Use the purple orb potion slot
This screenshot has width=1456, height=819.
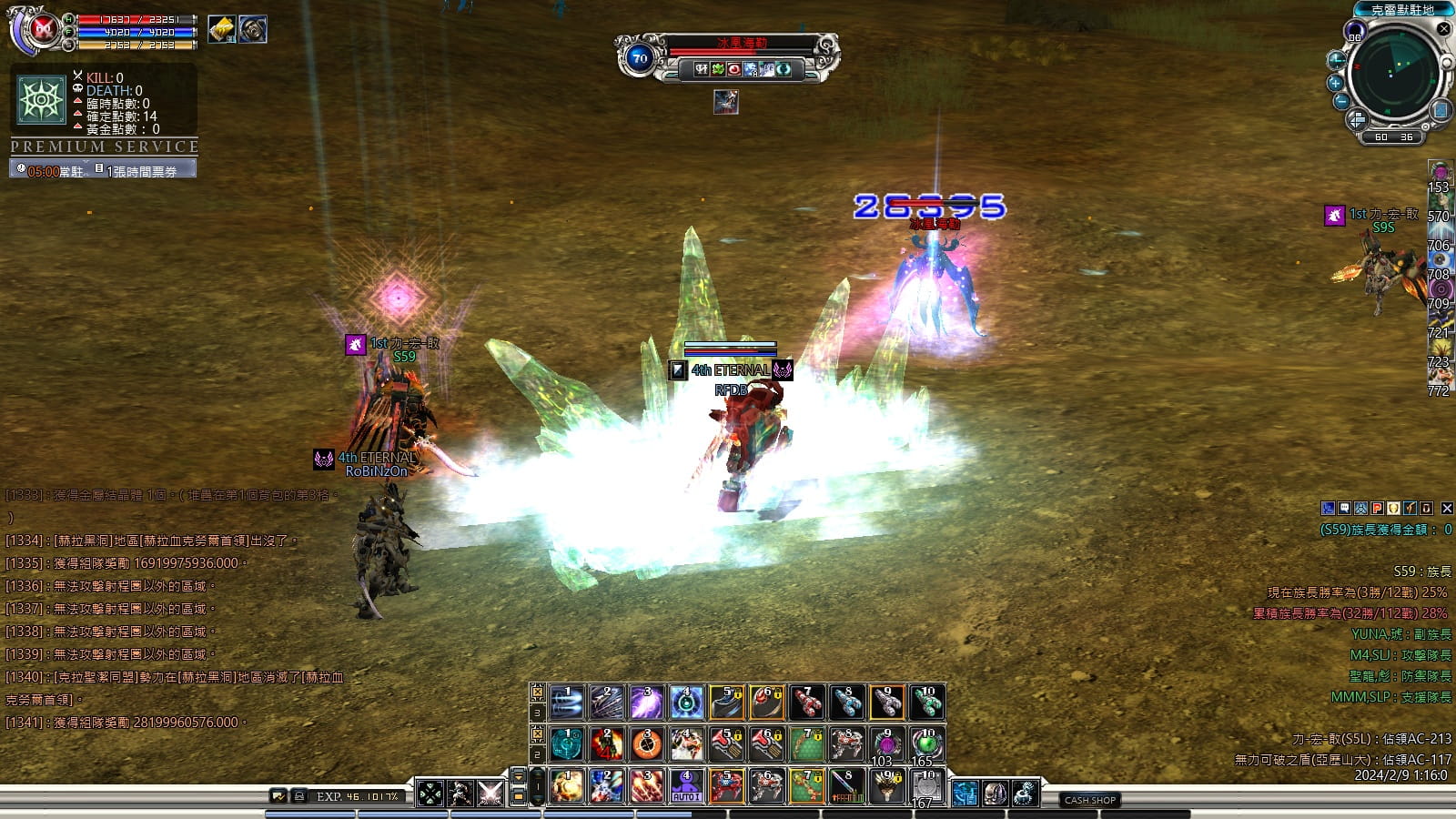(x=886, y=744)
